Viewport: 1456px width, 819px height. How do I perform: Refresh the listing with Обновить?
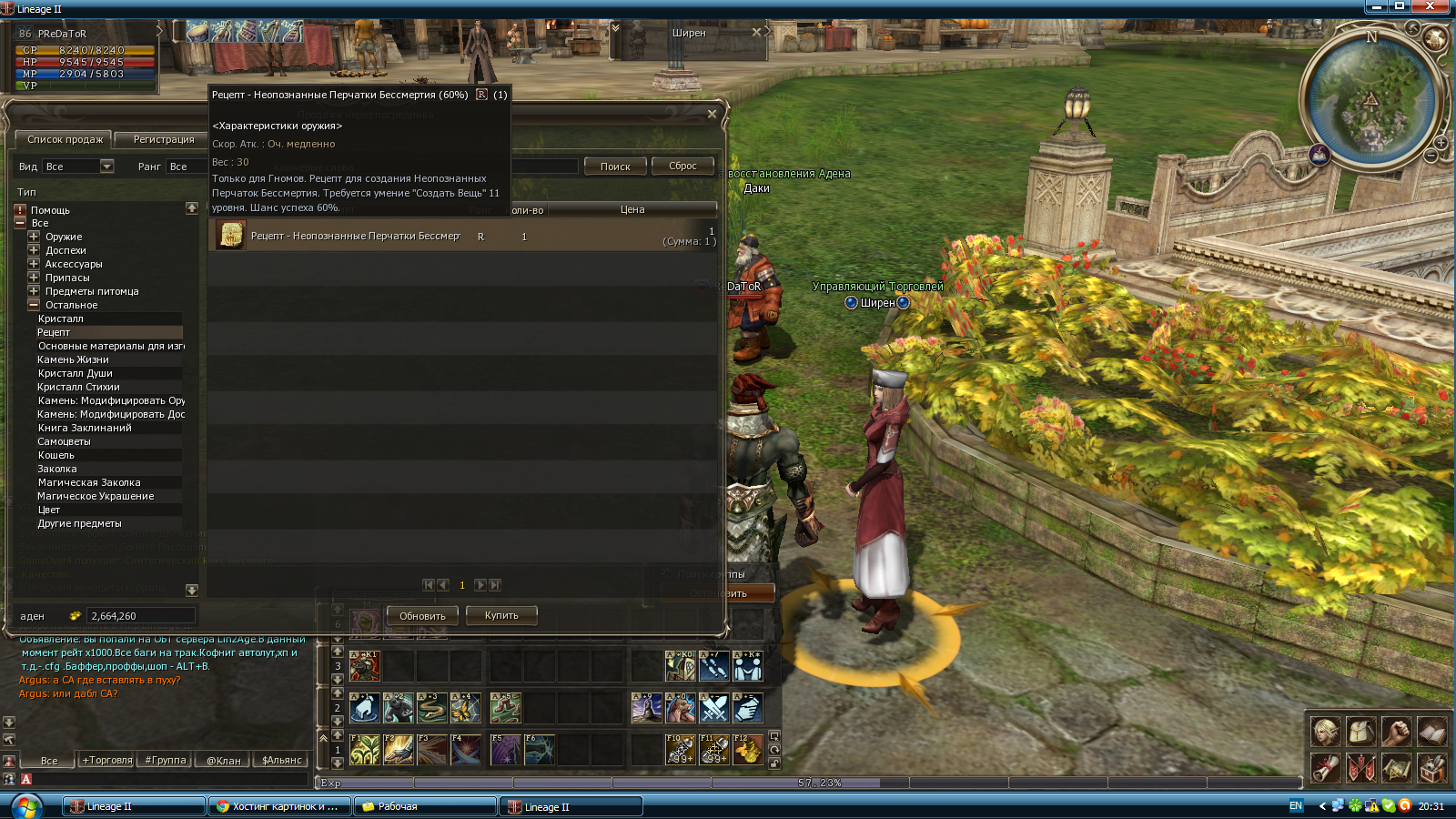click(422, 616)
